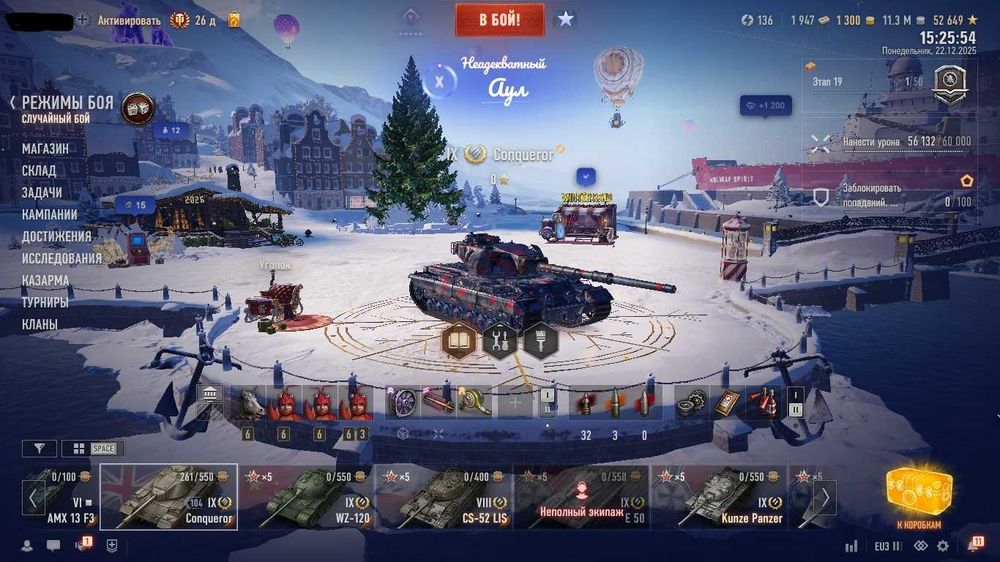Go to the КАЗАРМА barracks
Viewport: 1000px width, 562px height.
[x=46, y=280]
